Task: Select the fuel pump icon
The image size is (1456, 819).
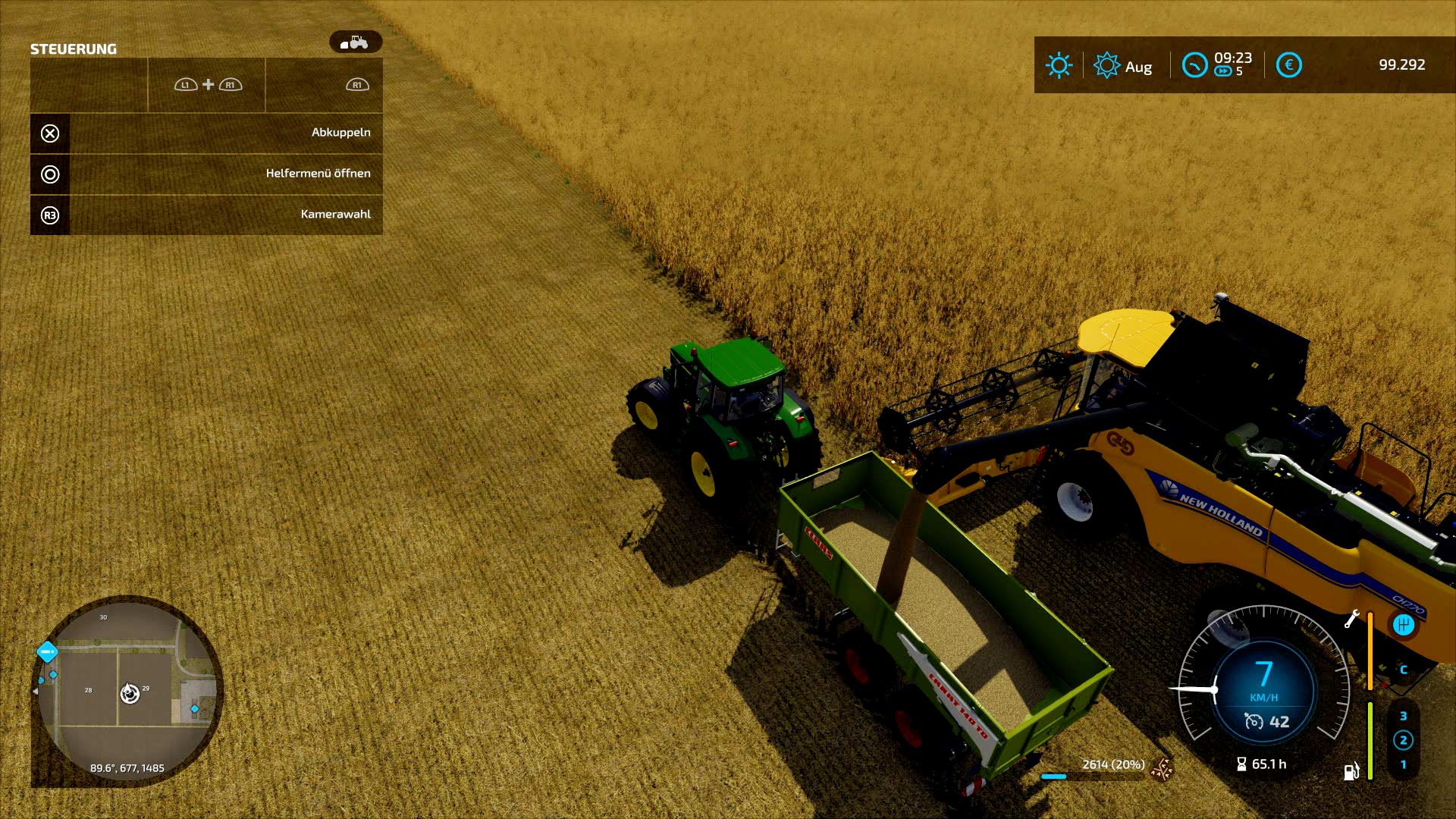Action: [1351, 771]
